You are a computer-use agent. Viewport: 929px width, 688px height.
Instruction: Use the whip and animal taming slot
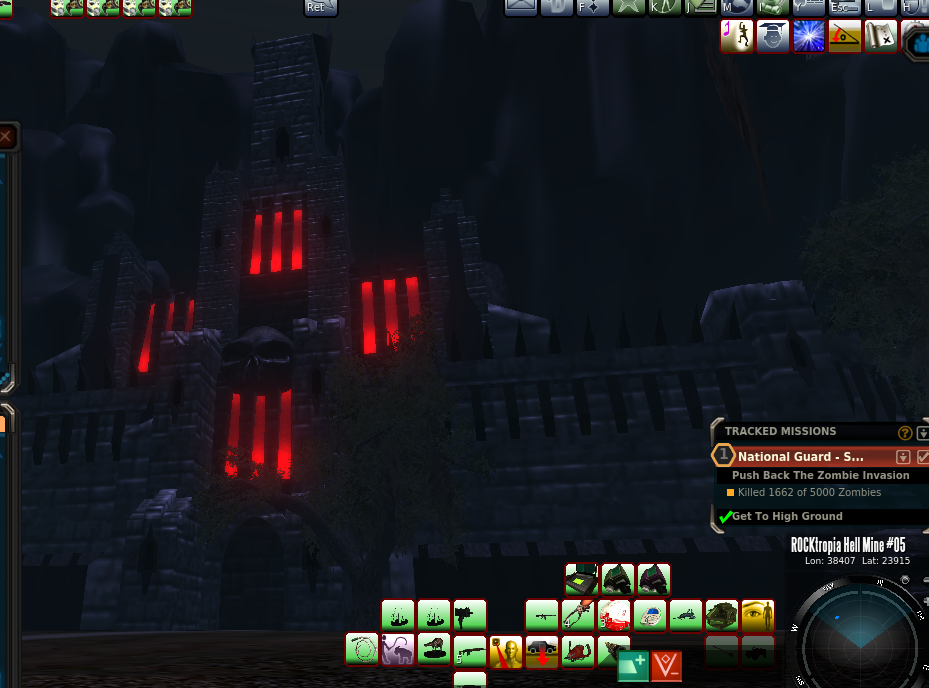click(x=398, y=649)
